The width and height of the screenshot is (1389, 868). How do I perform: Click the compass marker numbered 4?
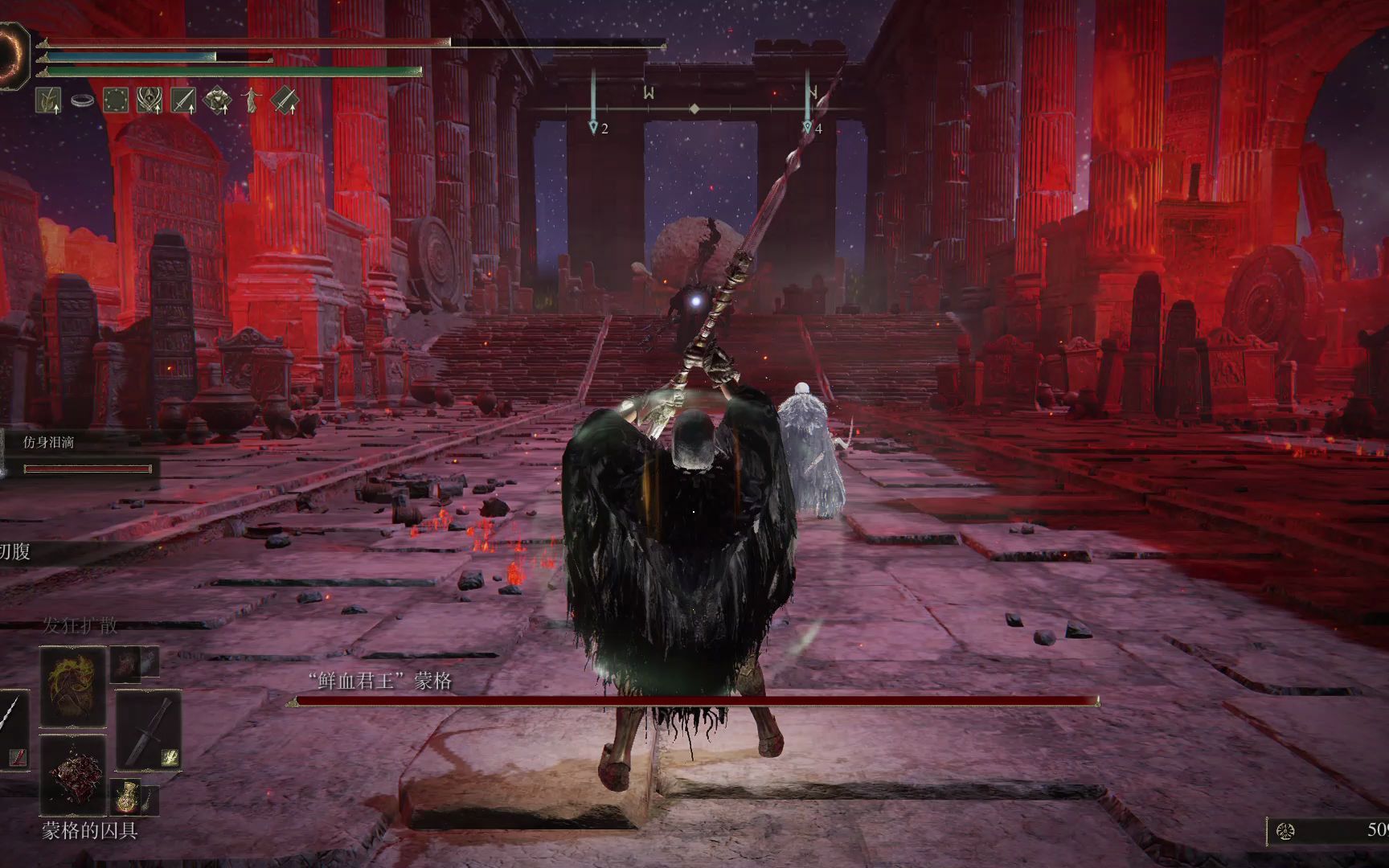coord(808,127)
